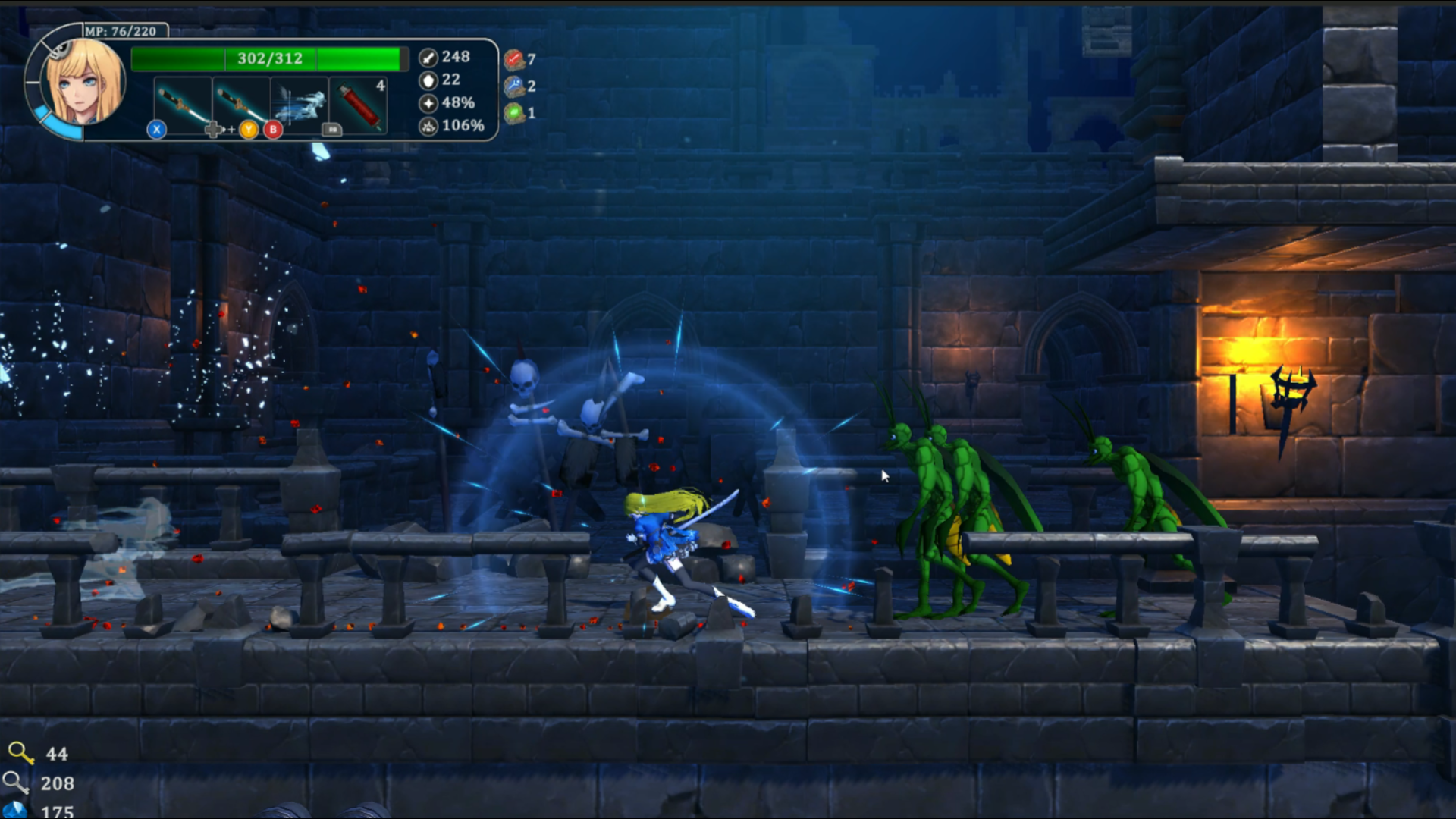The height and width of the screenshot is (819, 1456).
Task: Toggle the X button weapon slot
Action: click(x=155, y=130)
